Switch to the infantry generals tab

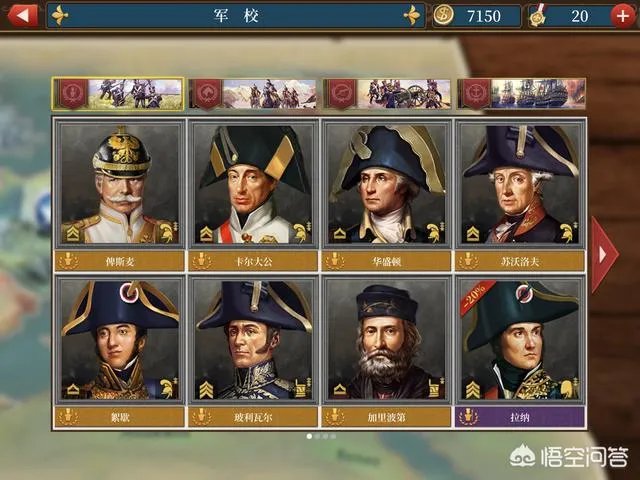tap(119, 94)
